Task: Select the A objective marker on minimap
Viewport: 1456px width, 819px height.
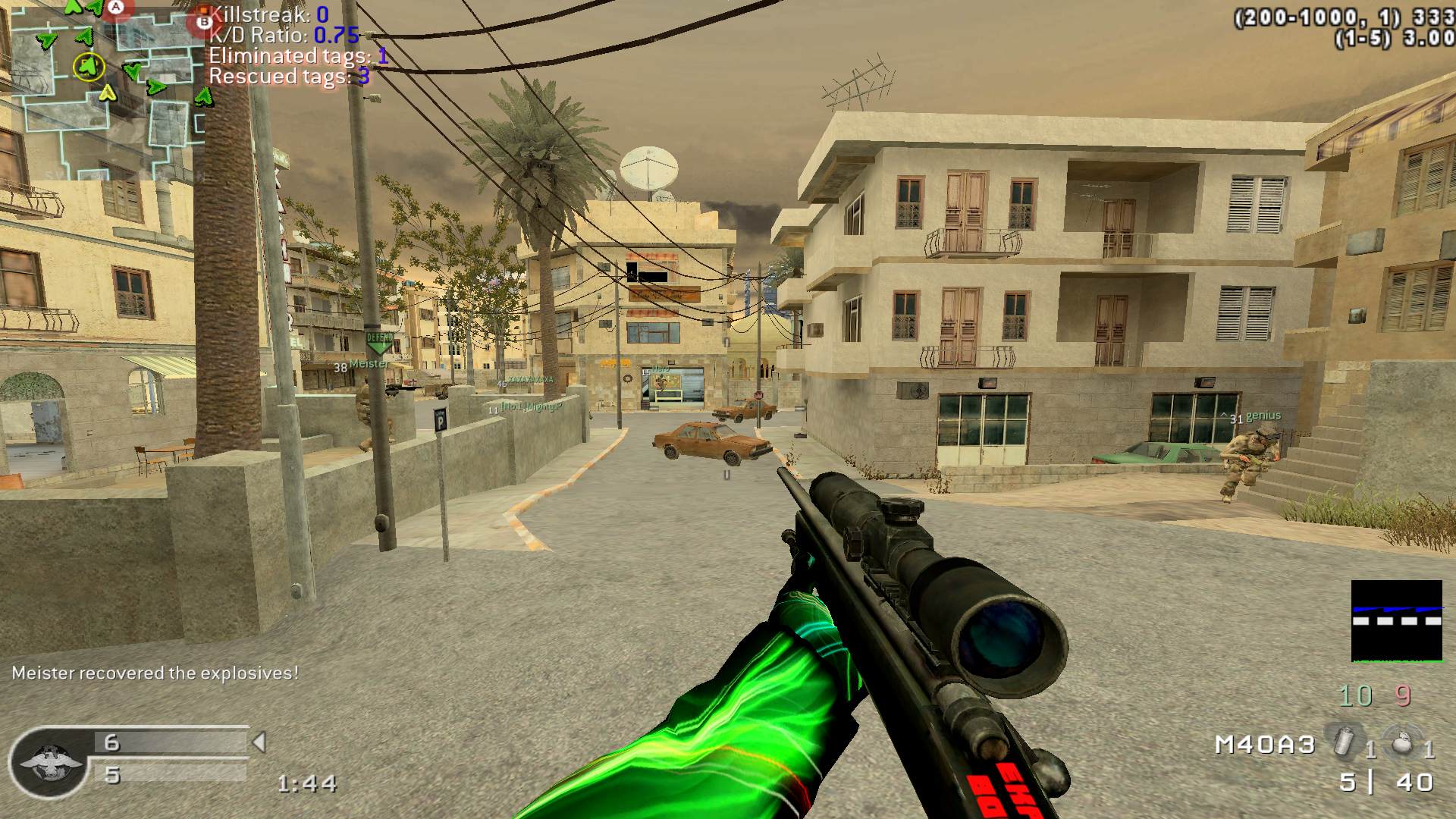Action: (115, 8)
